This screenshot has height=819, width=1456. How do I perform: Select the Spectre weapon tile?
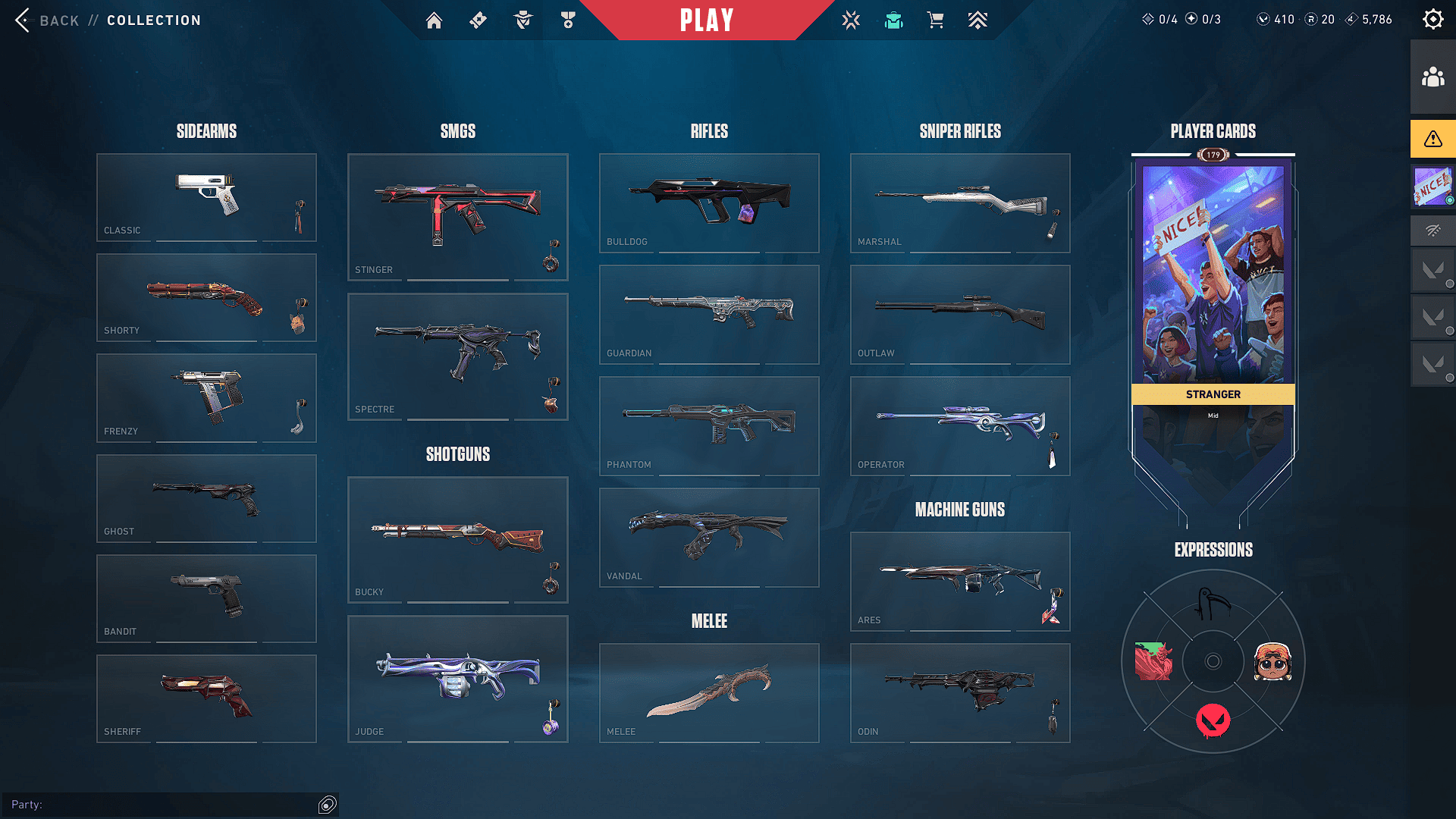coord(457,356)
